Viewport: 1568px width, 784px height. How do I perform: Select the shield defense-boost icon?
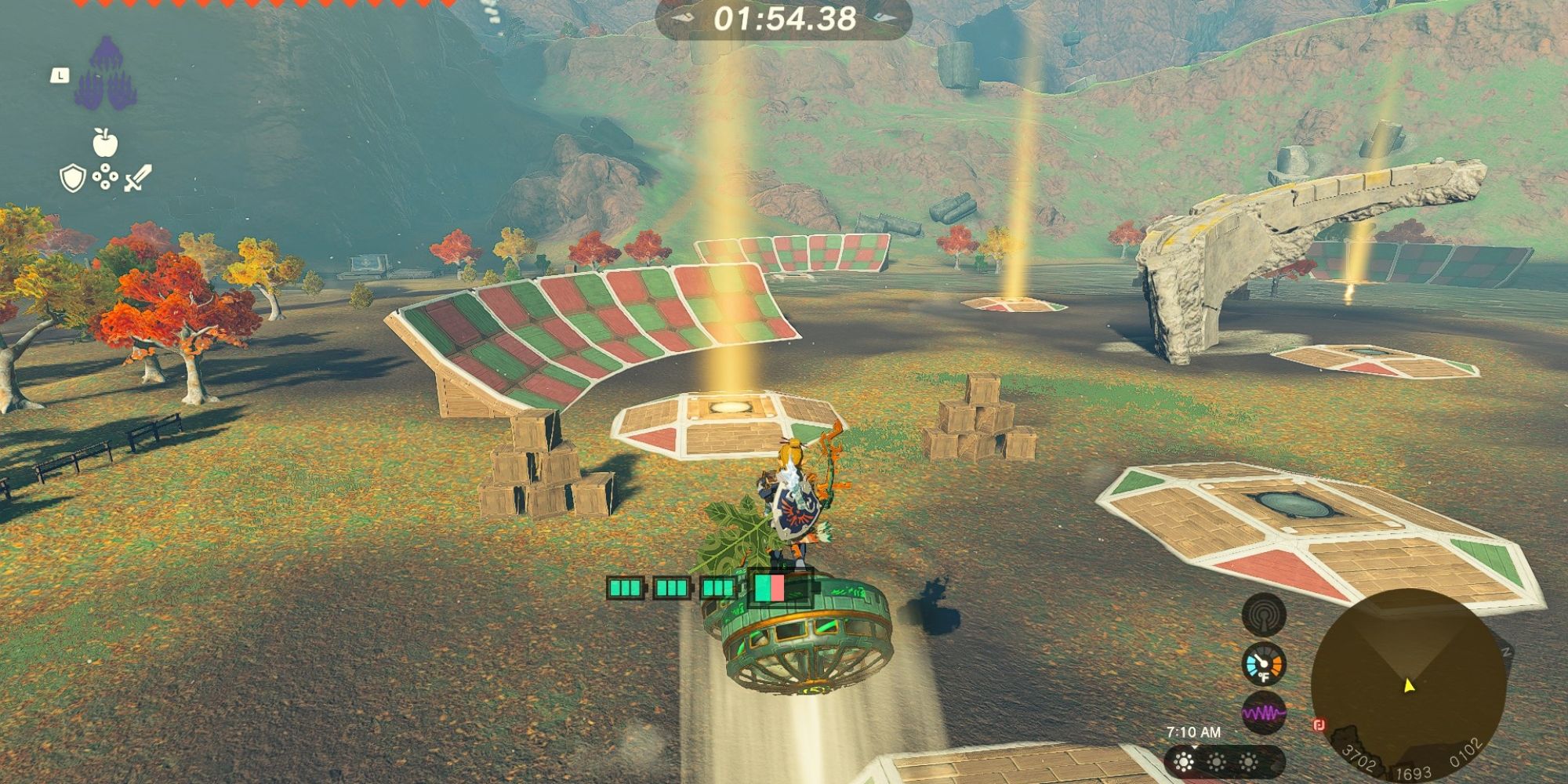(72, 180)
